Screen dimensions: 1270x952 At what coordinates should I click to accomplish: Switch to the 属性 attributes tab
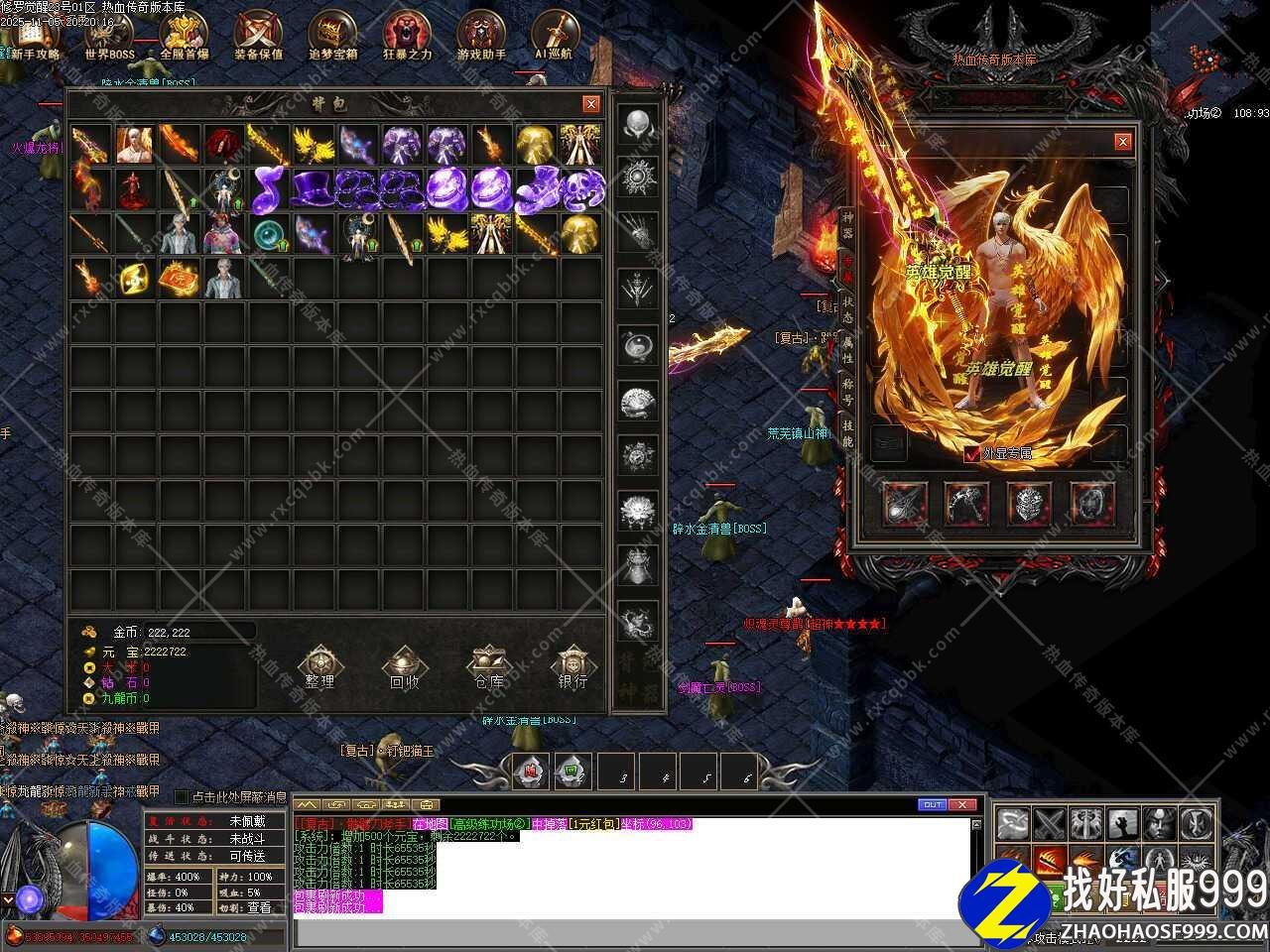[x=847, y=348]
